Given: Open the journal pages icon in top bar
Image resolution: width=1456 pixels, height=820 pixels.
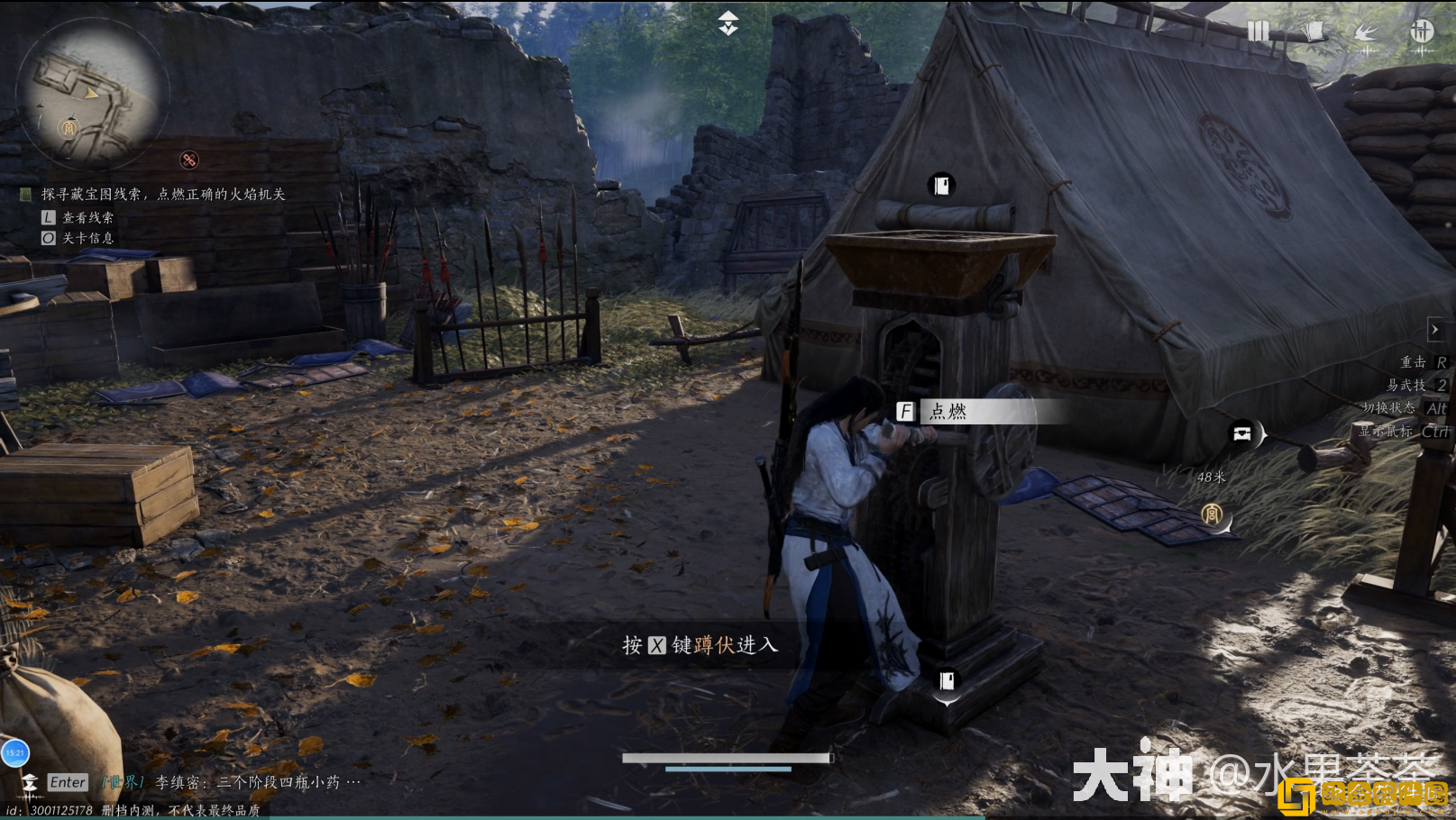Looking at the screenshot, I should [1315, 29].
